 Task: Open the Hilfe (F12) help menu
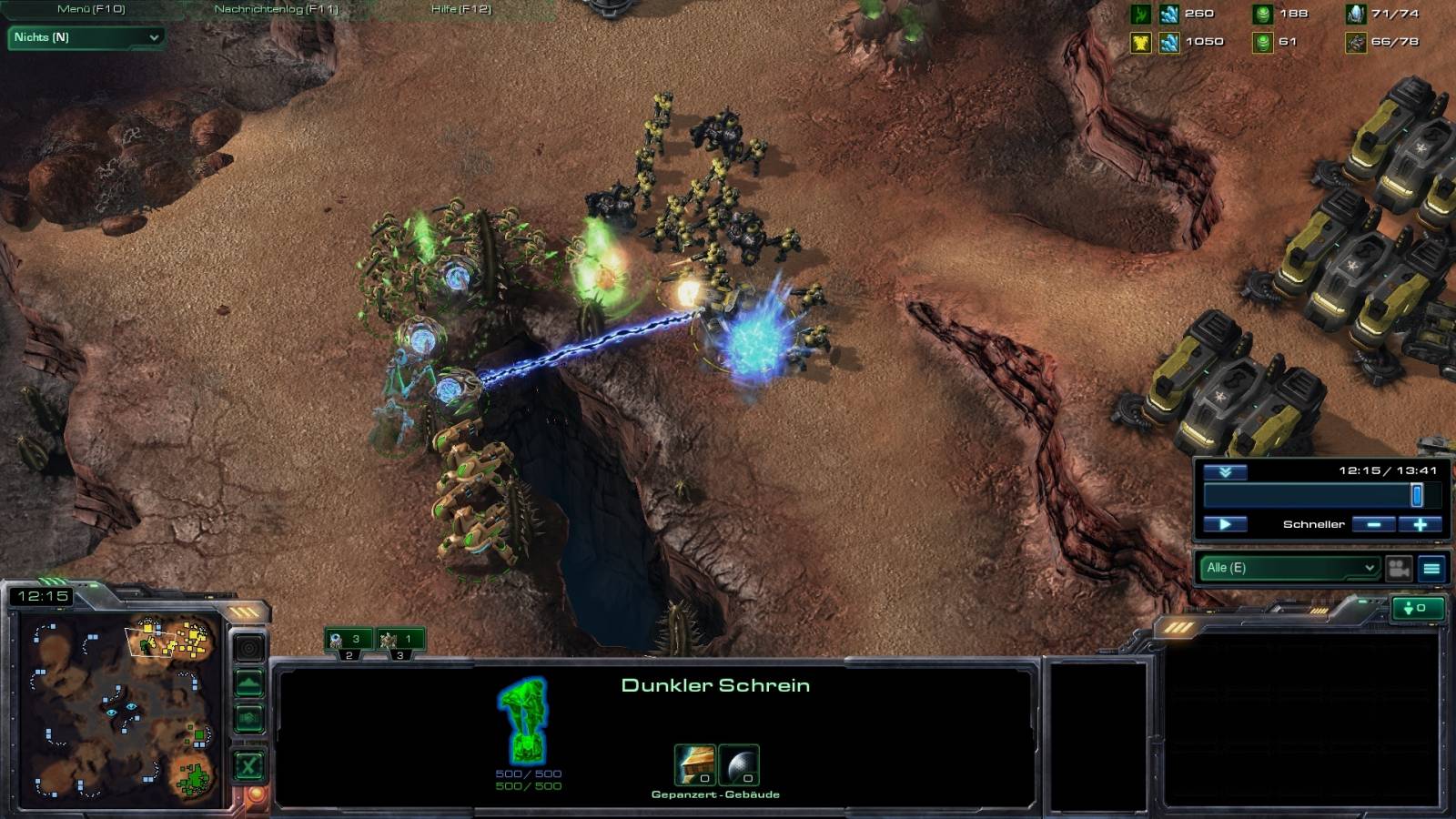pos(460,9)
